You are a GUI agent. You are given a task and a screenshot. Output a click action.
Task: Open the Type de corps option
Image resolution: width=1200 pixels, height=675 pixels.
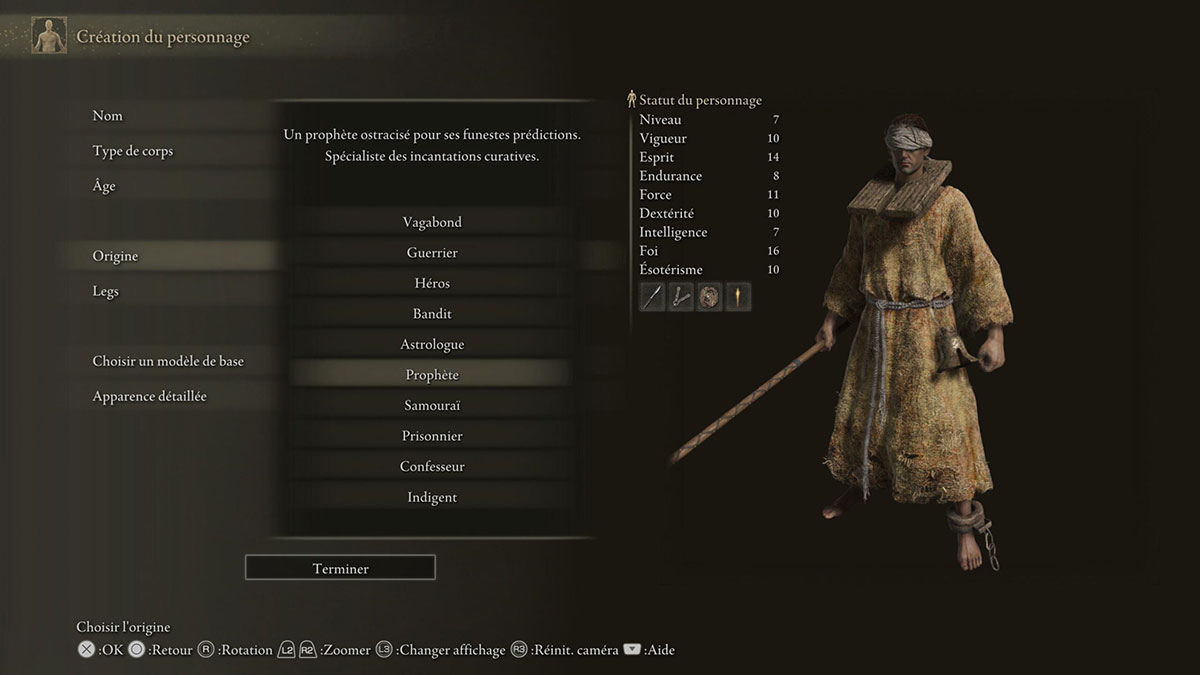133,151
